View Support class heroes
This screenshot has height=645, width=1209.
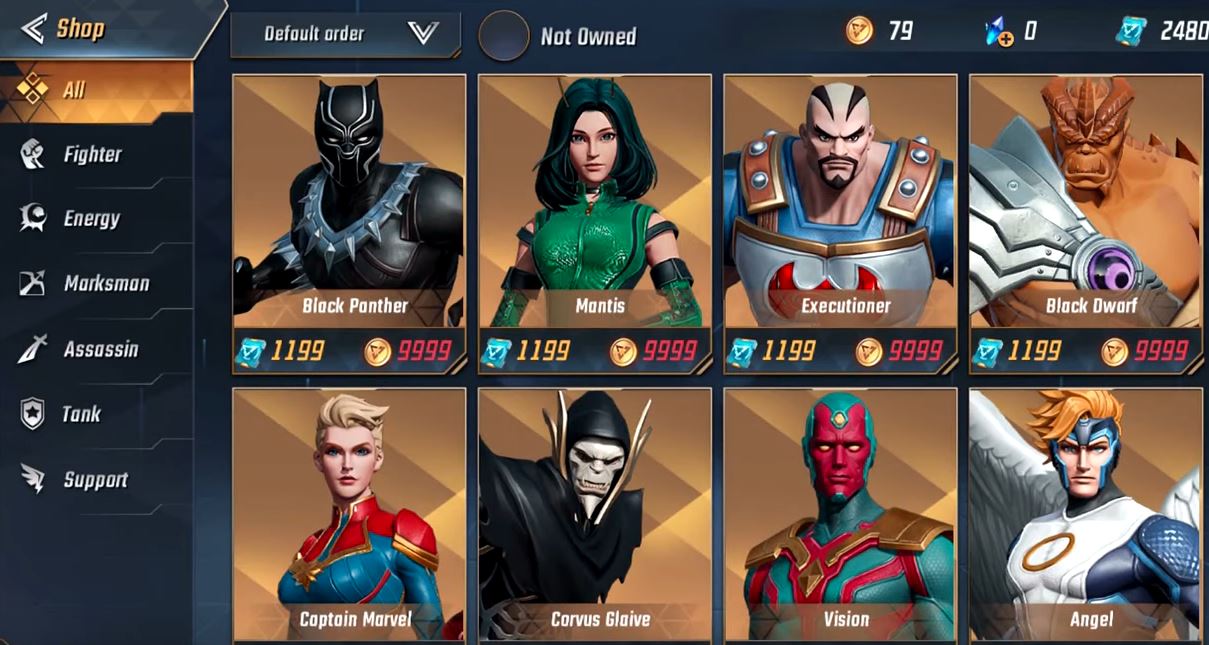pyautogui.click(x=95, y=479)
